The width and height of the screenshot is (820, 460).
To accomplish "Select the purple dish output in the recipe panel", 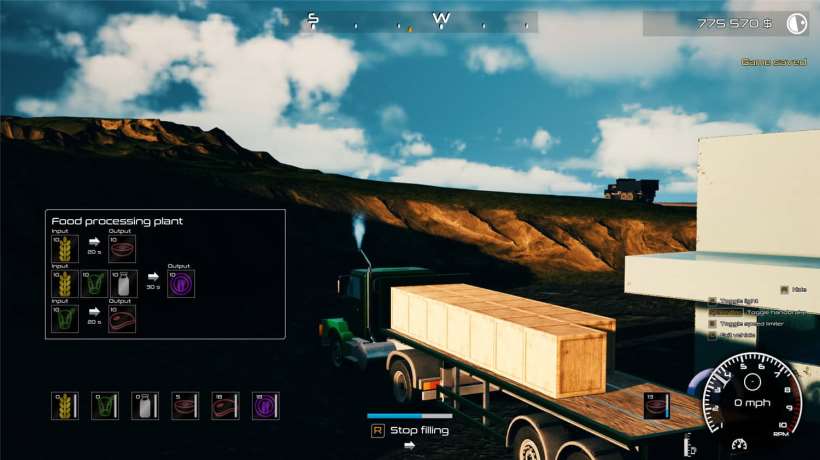I will coord(181,284).
